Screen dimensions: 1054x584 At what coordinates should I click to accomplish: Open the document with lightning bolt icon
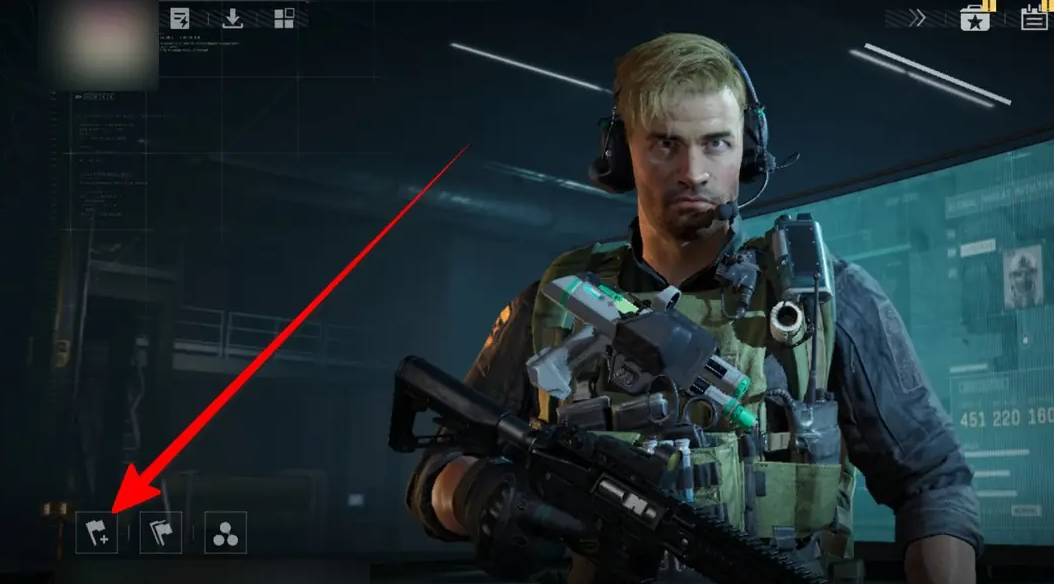click(181, 18)
